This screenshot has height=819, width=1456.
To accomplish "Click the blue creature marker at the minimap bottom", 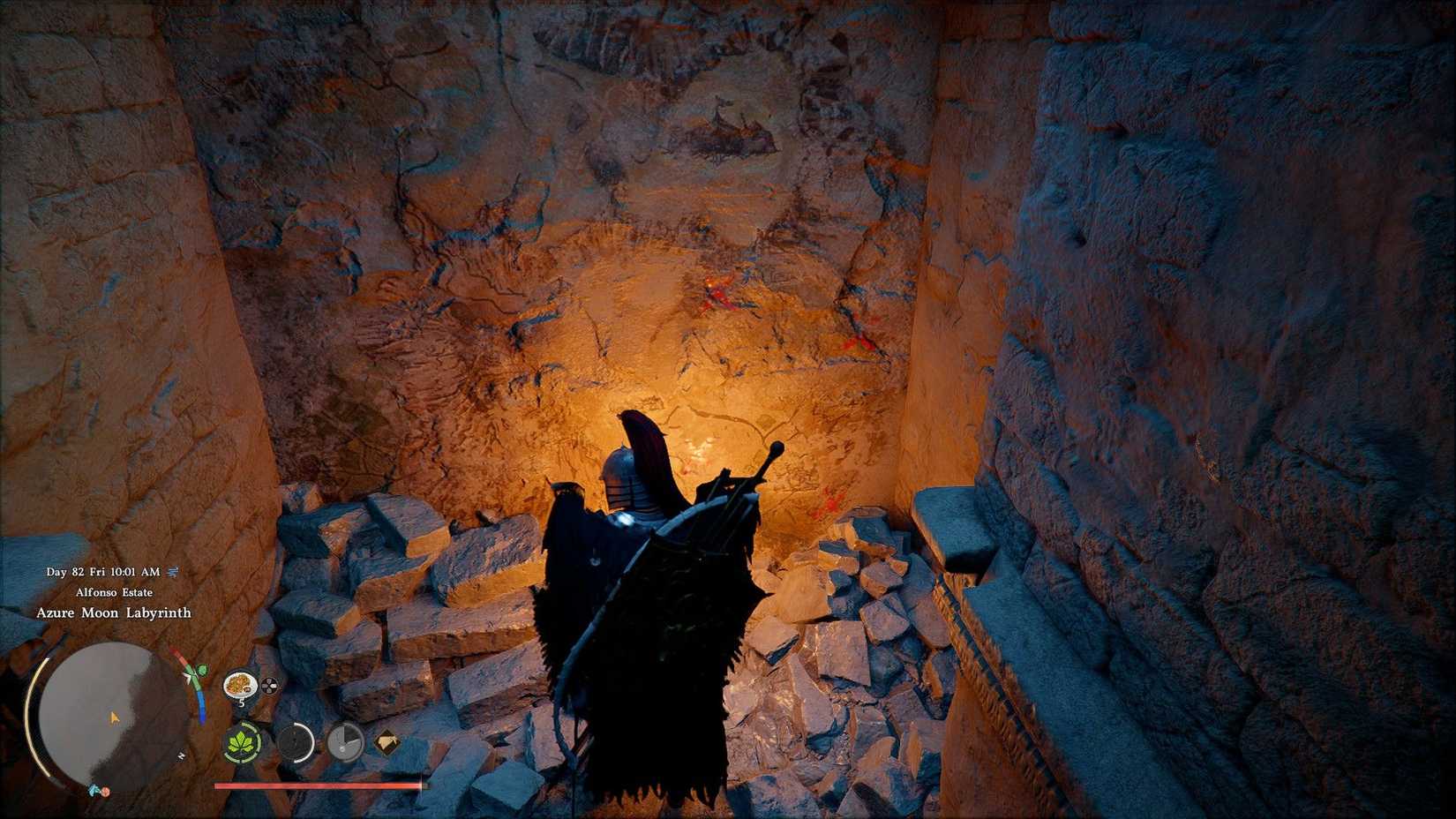I will [94, 791].
